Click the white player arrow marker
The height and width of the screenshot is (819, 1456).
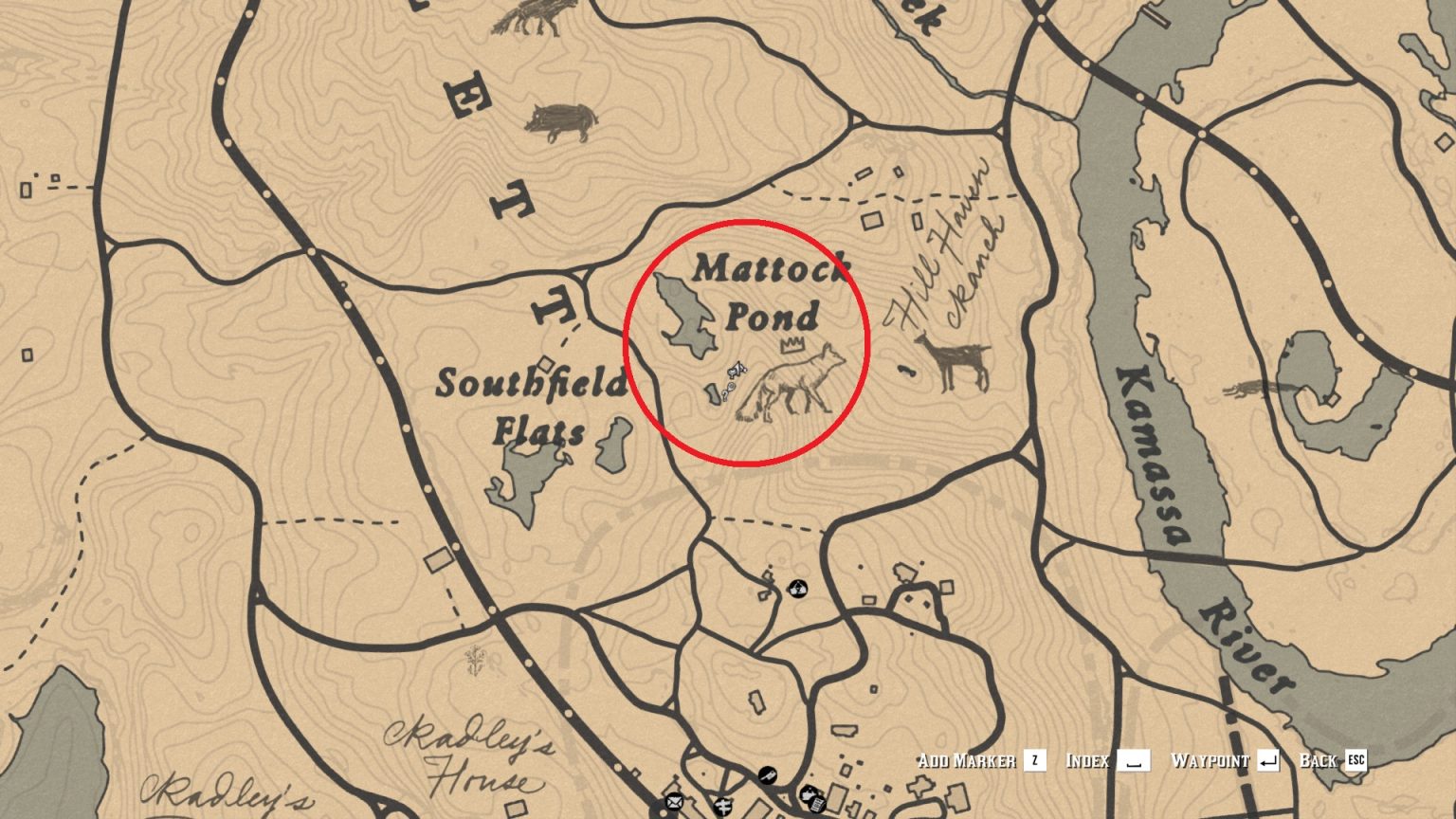[739, 368]
